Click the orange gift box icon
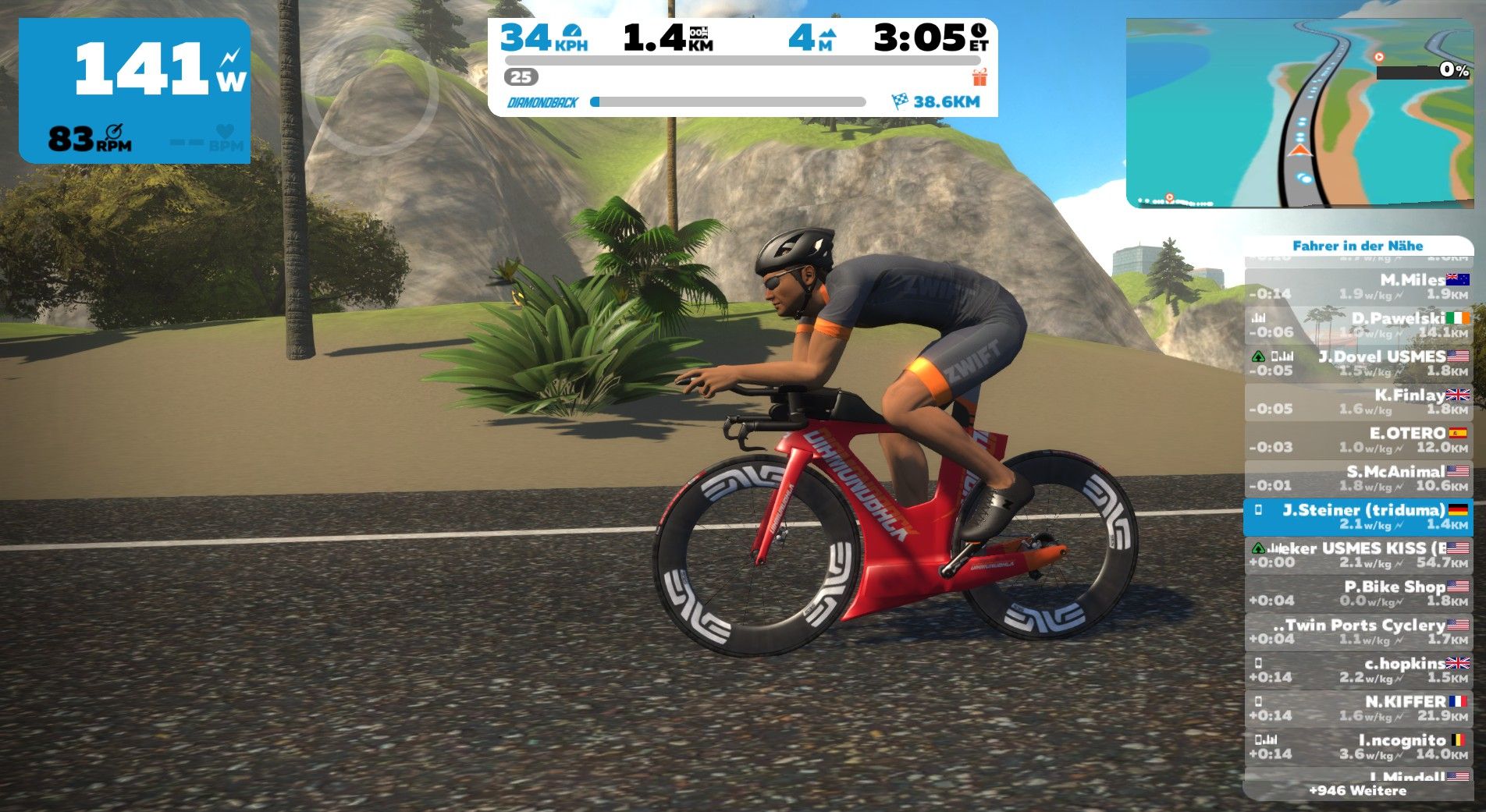Screen dimensions: 1486x812 (979, 77)
